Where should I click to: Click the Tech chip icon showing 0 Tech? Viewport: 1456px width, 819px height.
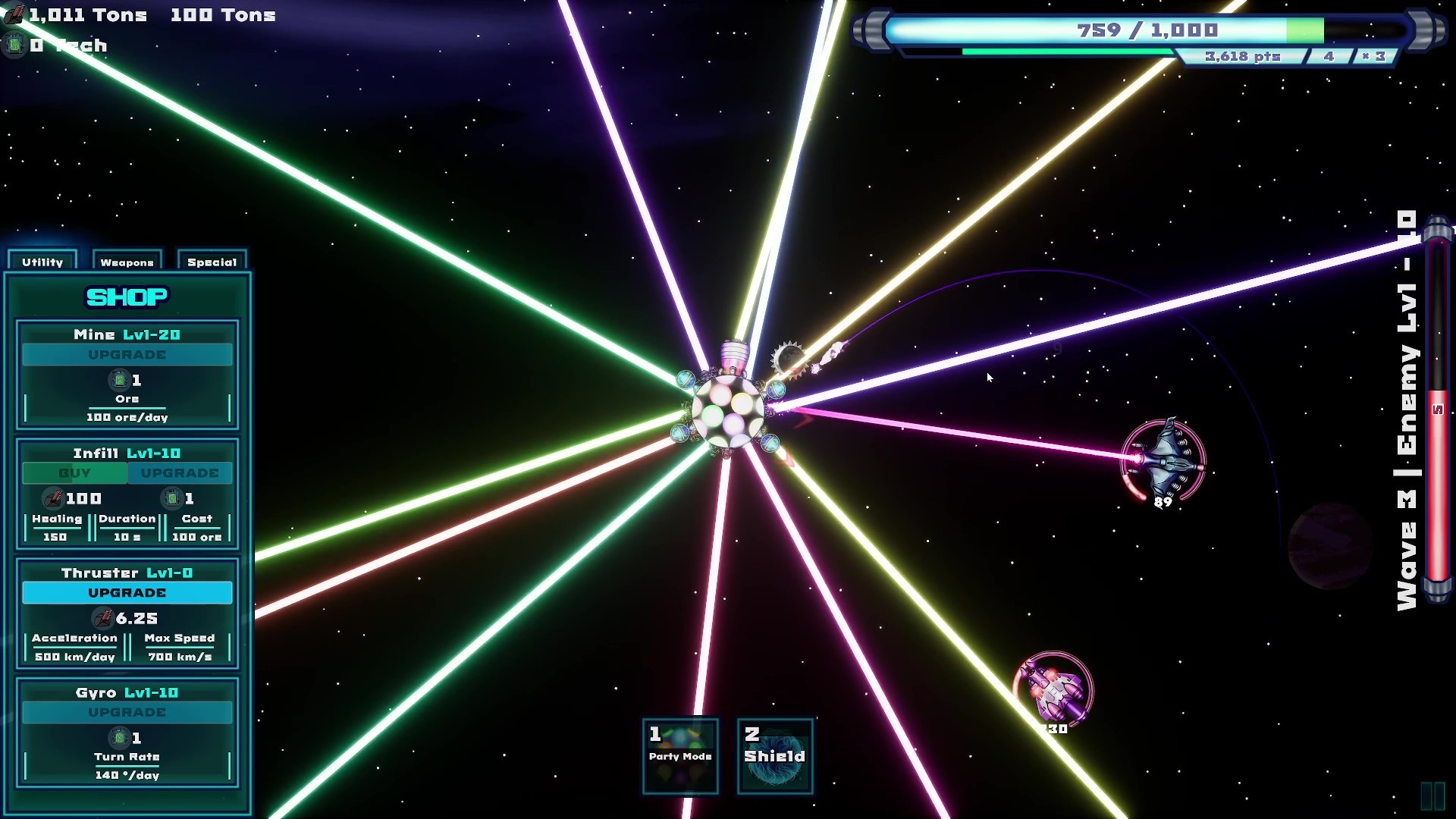tap(14, 45)
